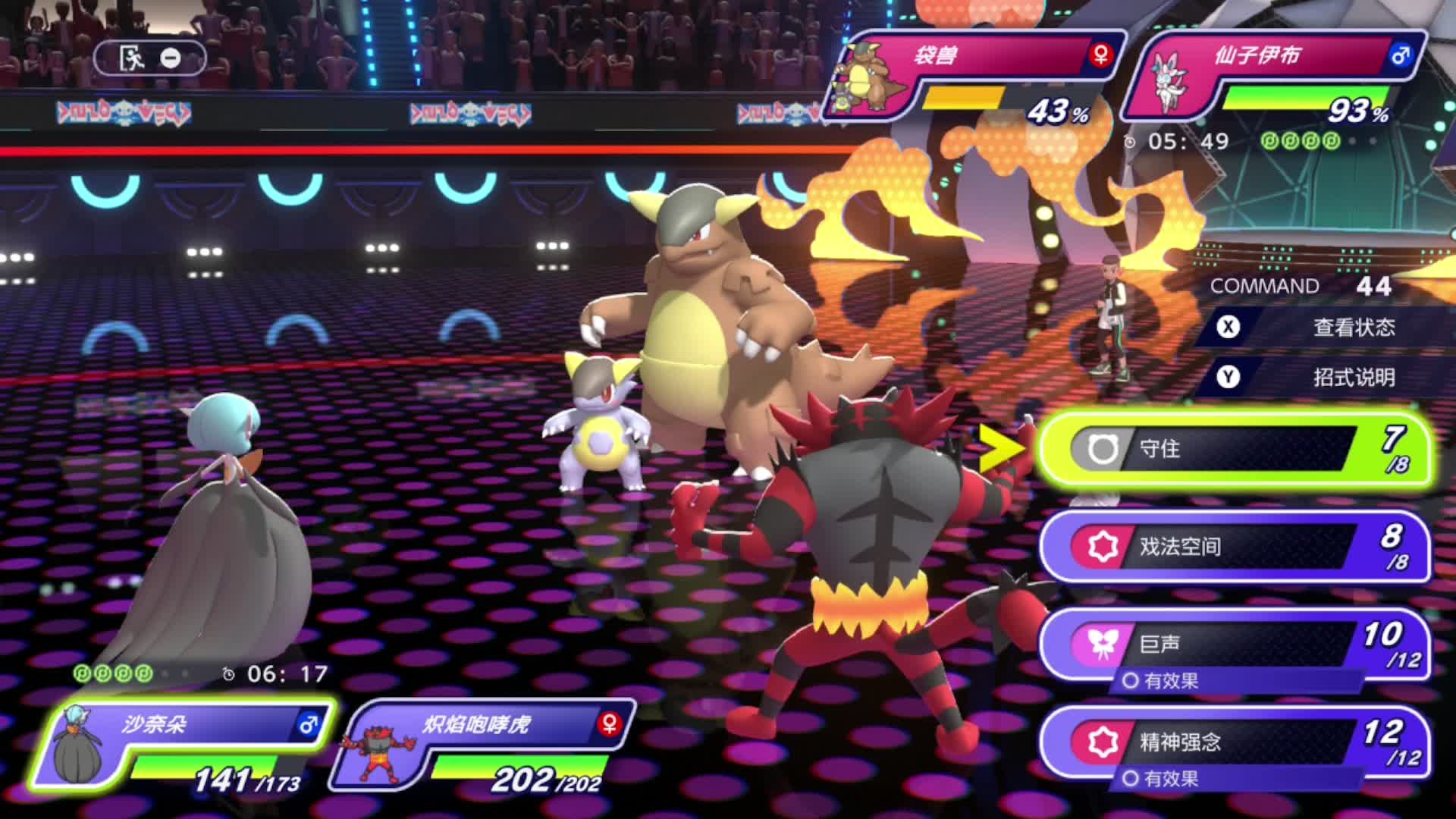Pick the 精神强念 (Psychic) move
This screenshot has height=819, width=1456.
pos(1232,742)
